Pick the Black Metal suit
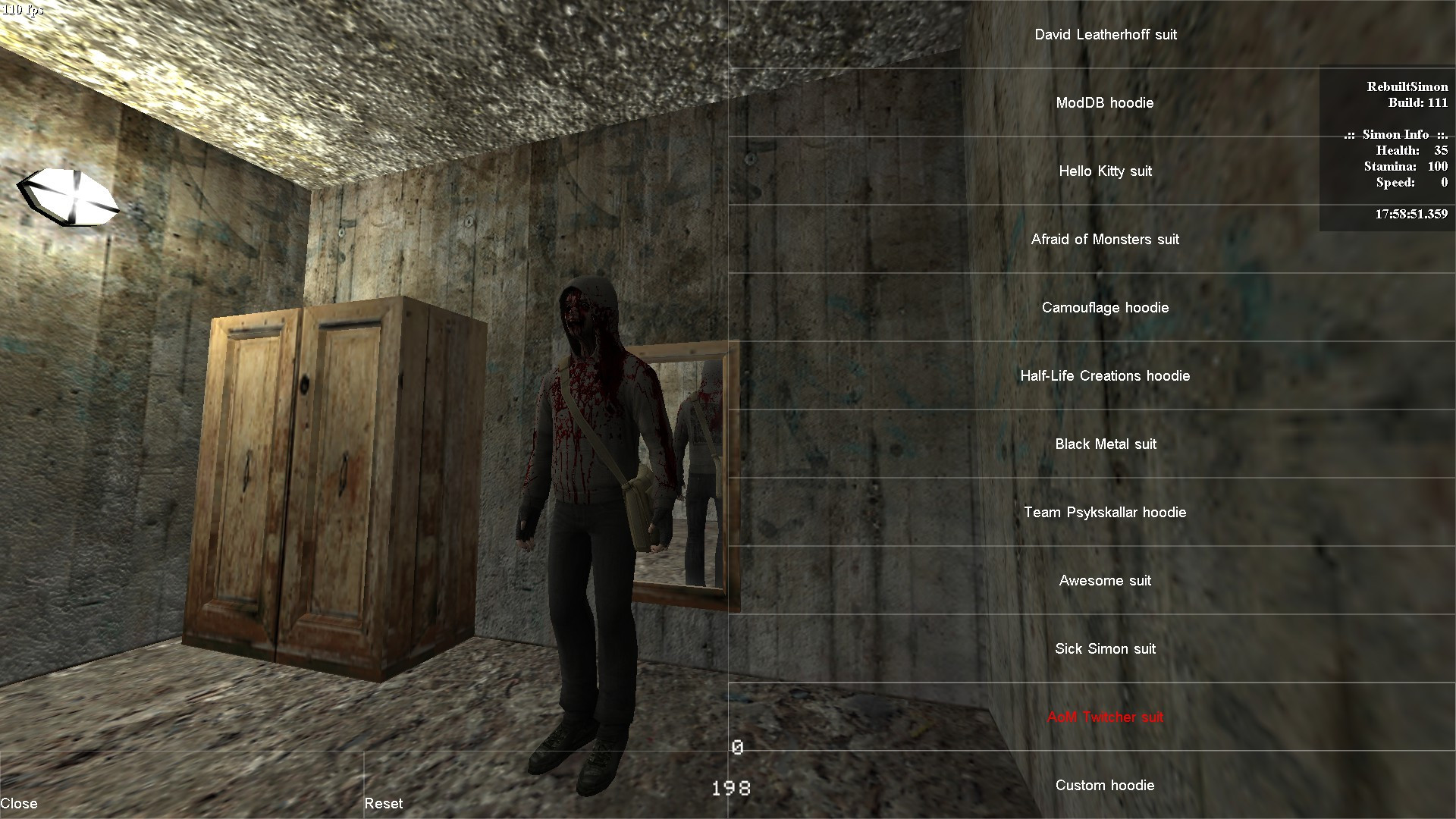This screenshot has width=1456, height=819. (x=1105, y=444)
